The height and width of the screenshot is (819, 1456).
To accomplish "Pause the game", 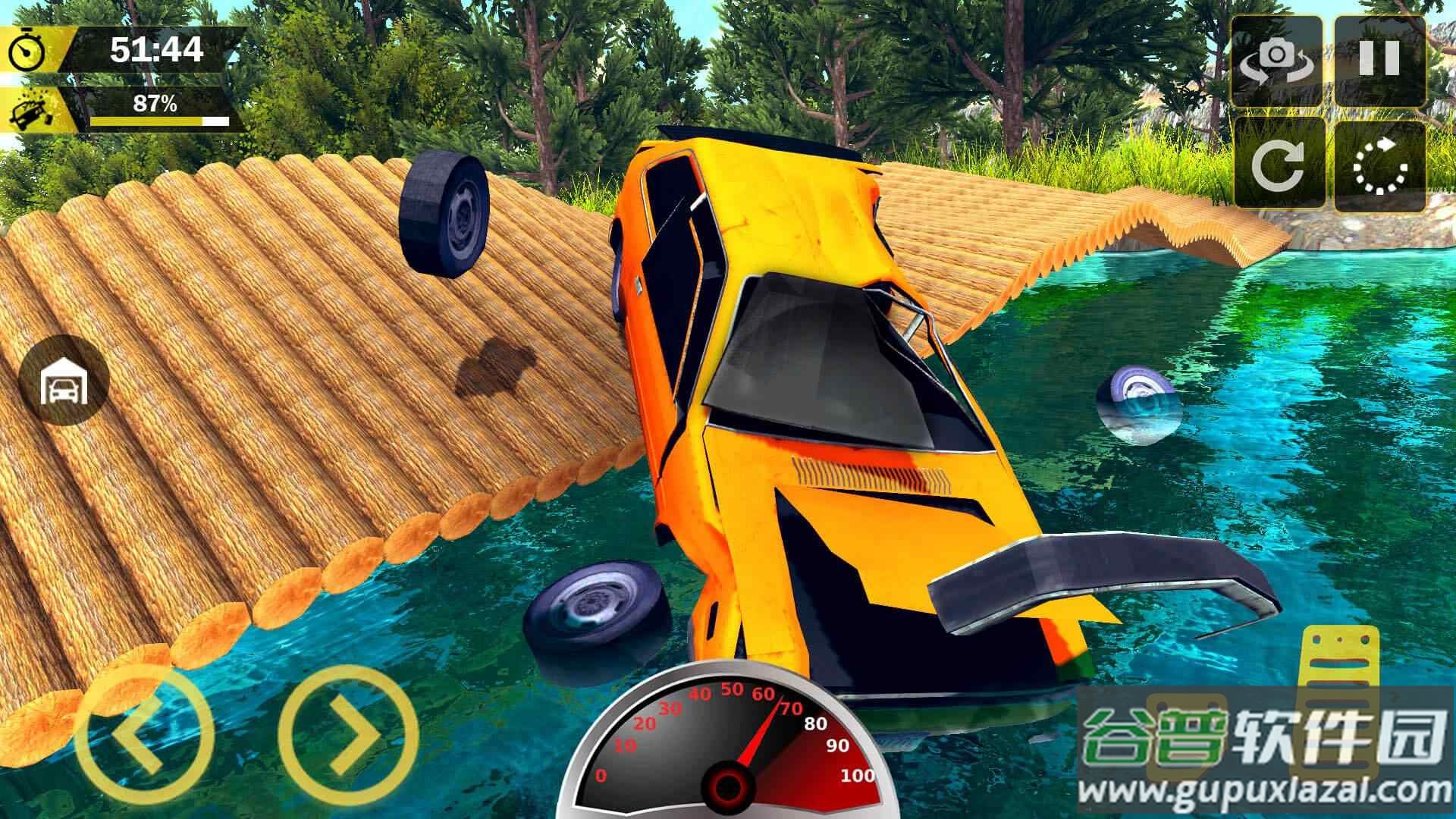I will point(1379,59).
